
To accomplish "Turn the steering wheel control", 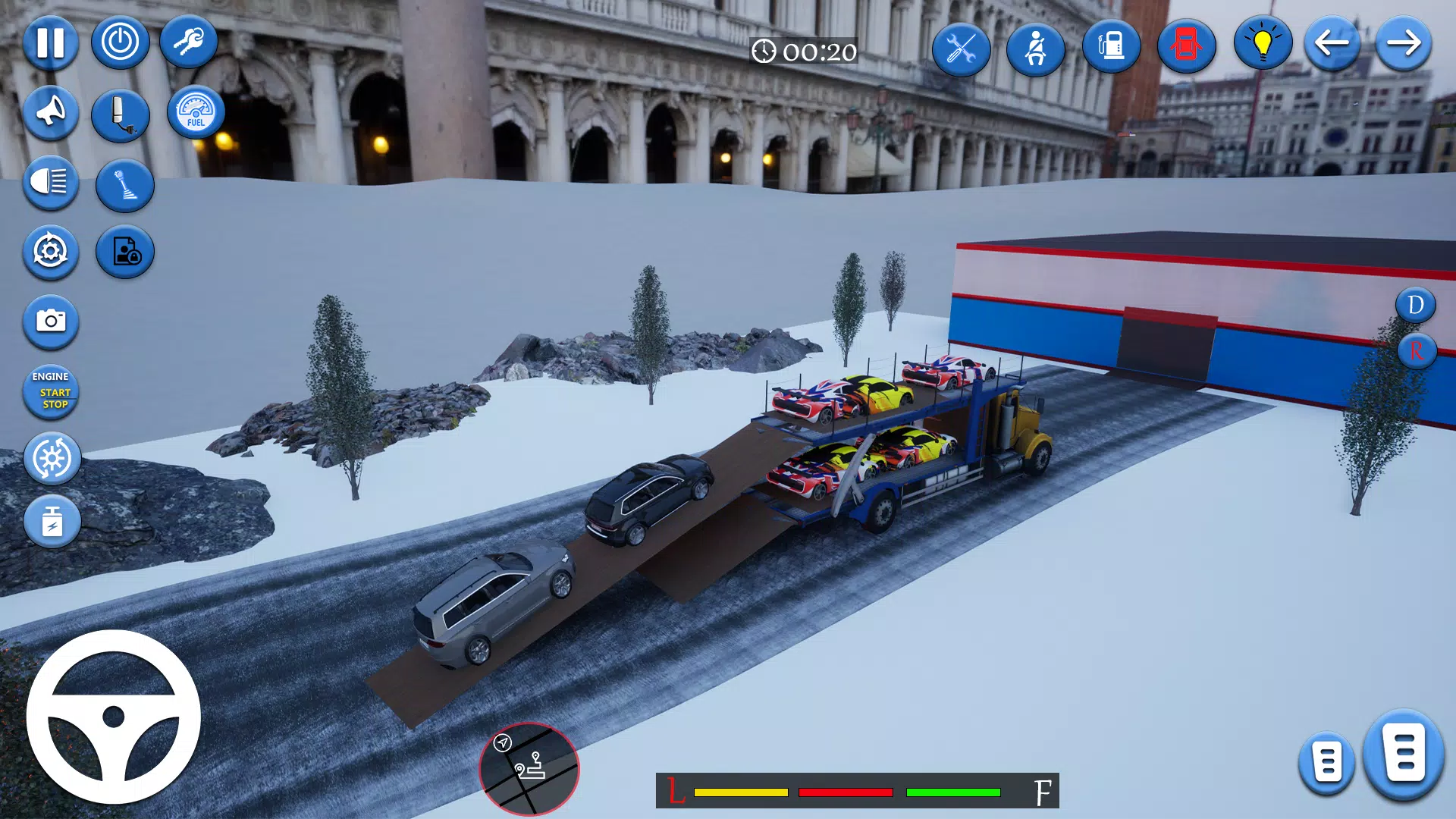I will (x=114, y=717).
